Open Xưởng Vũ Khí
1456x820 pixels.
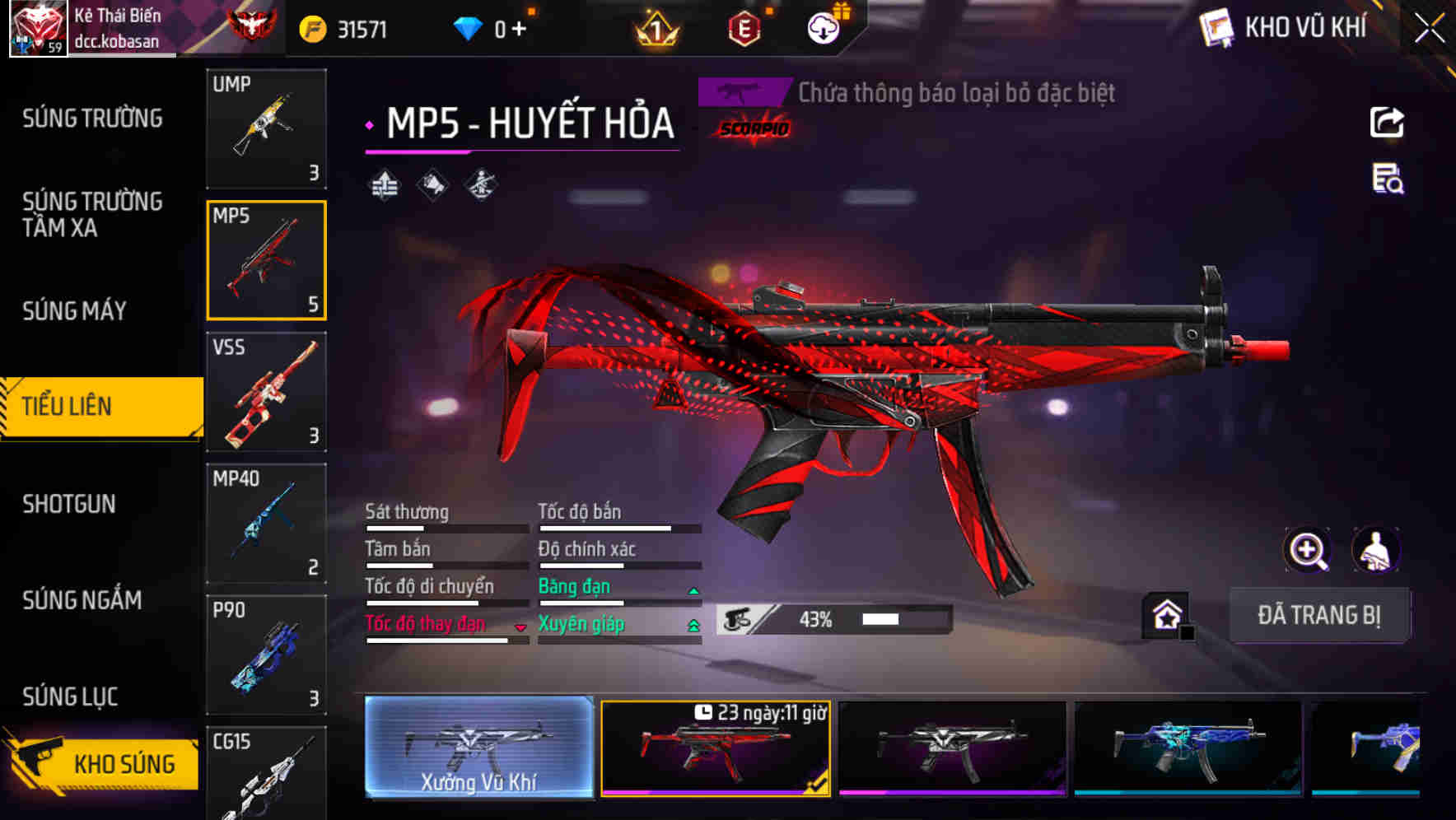pyautogui.click(x=478, y=749)
